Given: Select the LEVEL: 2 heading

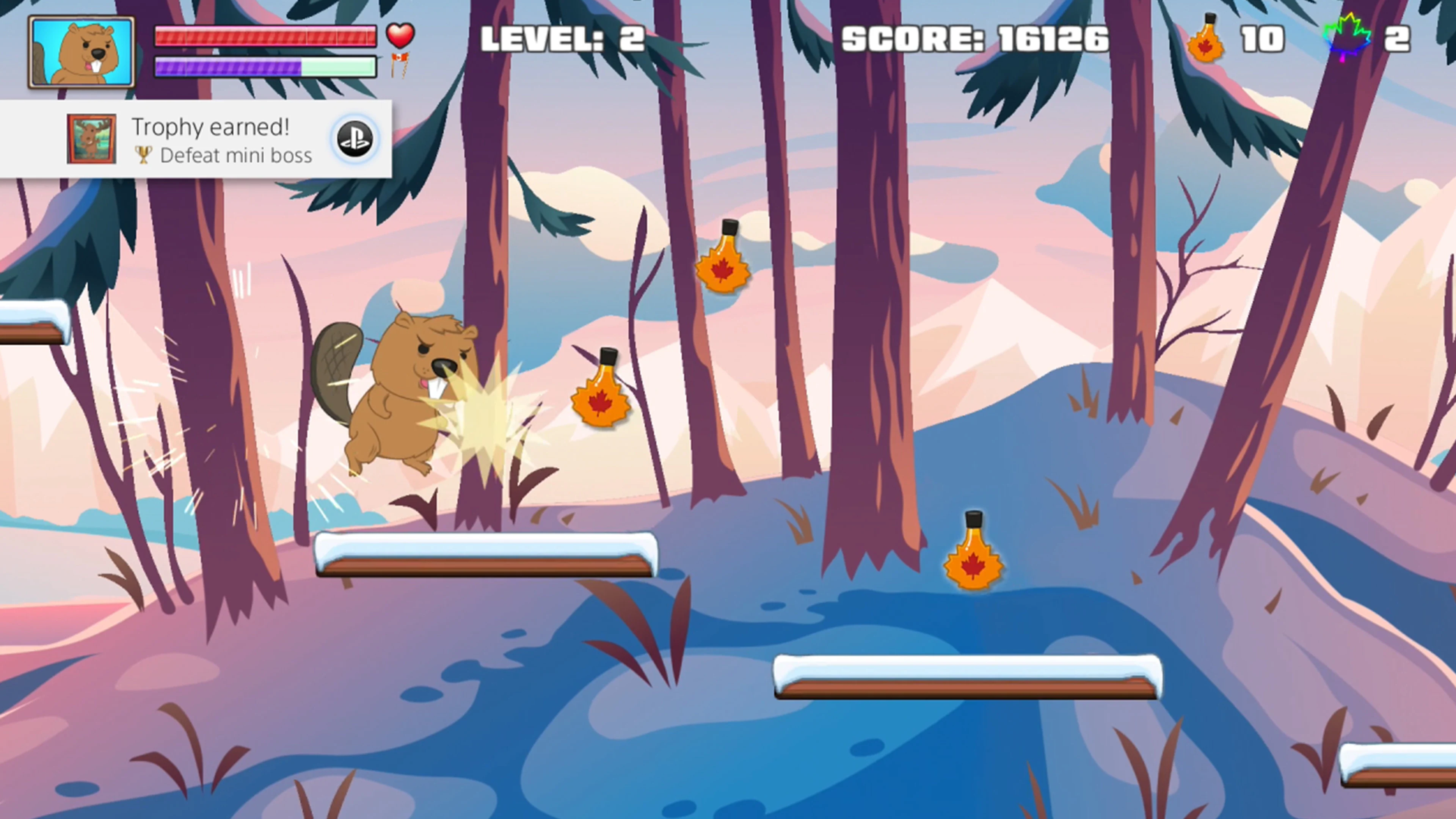Looking at the screenshot, I should 562,38.
